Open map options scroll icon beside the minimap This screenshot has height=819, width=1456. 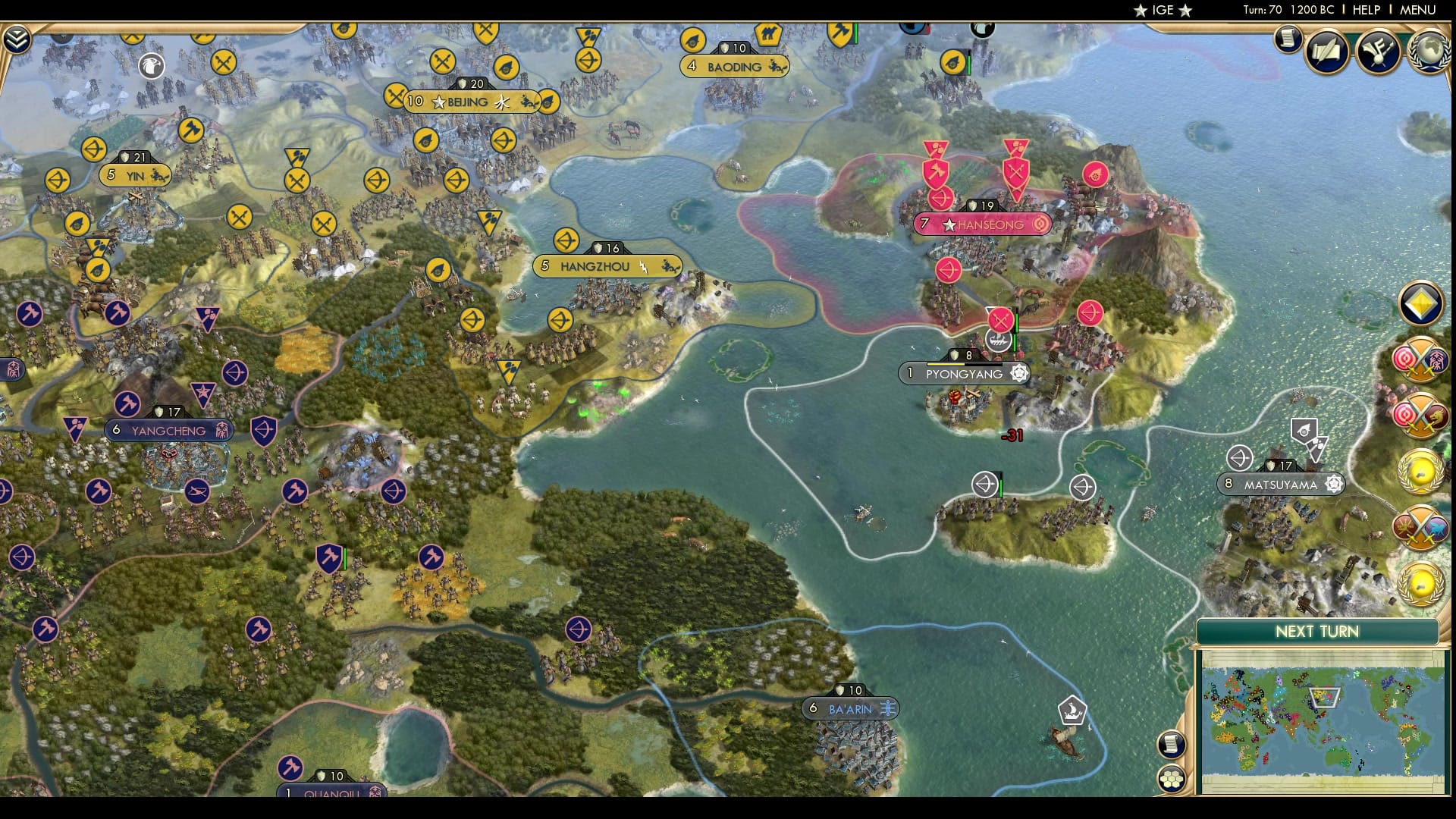pyautogui.click(x=1172, y=744)
